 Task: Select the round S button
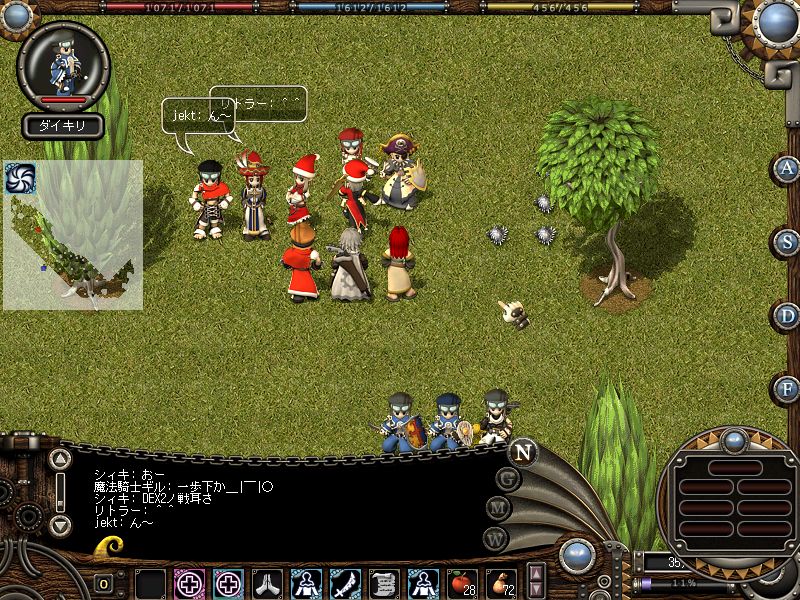click(x=787, y=242)
